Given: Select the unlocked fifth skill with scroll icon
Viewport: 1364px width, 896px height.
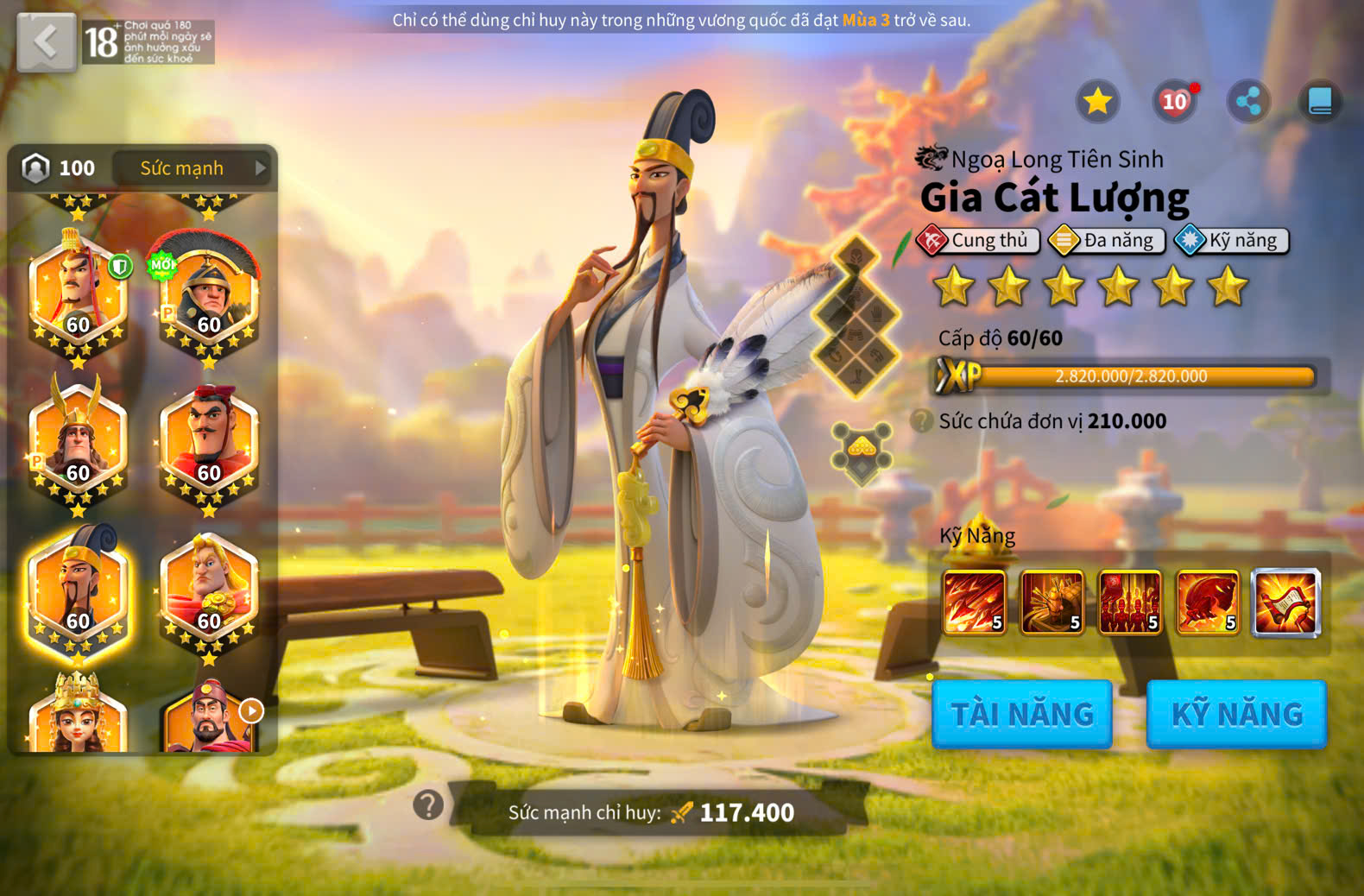Looking at the screenshot, I should [1285, 602].
